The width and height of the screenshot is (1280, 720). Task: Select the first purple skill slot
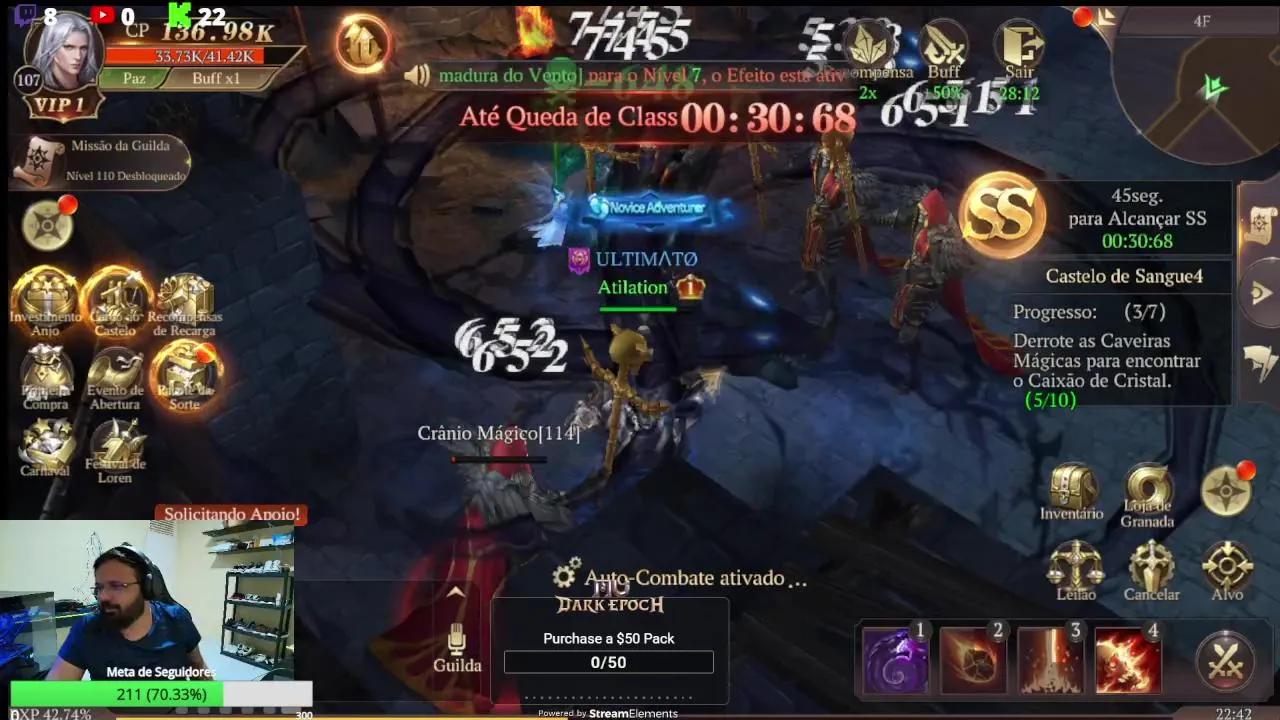[894, 658]
